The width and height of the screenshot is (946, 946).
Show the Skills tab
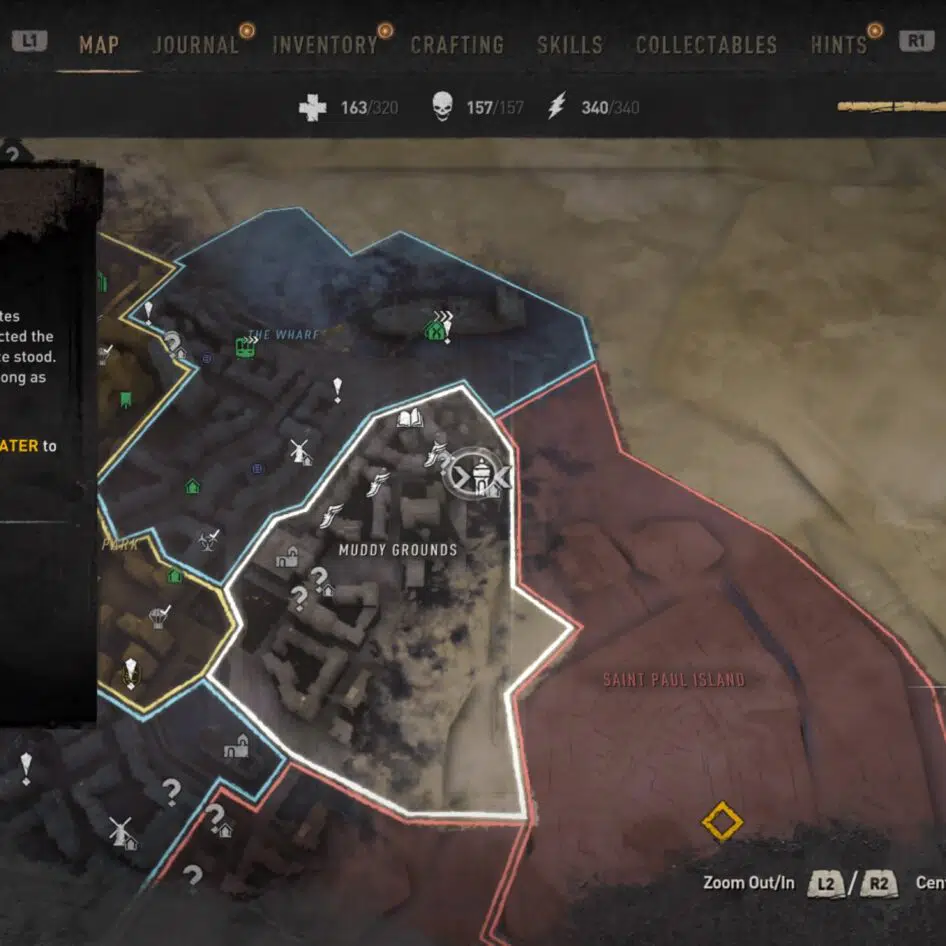pyautogui.click(x=569, y=45)
